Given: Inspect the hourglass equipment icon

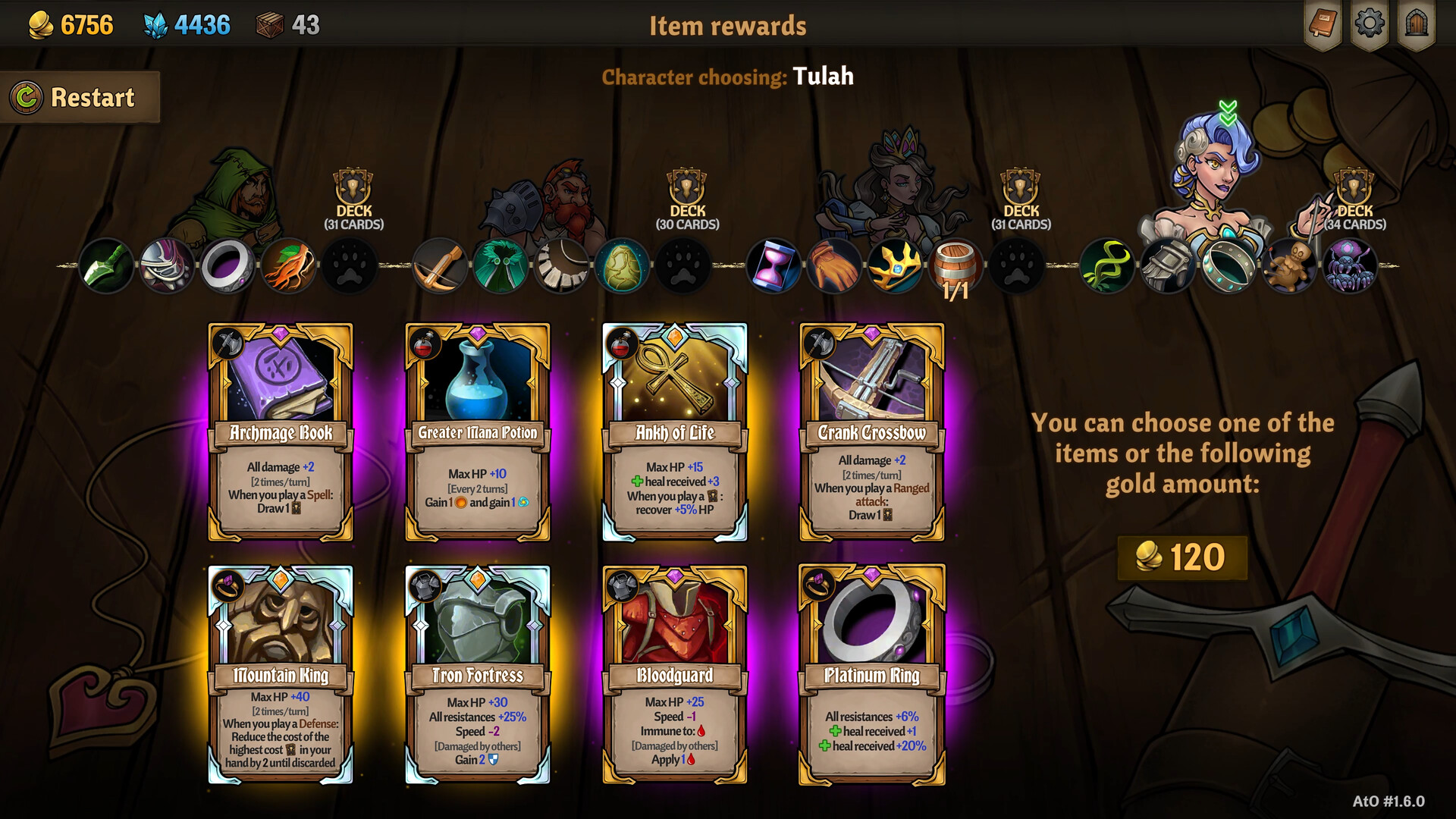Looking at the screenshot, I should [773, 267].
